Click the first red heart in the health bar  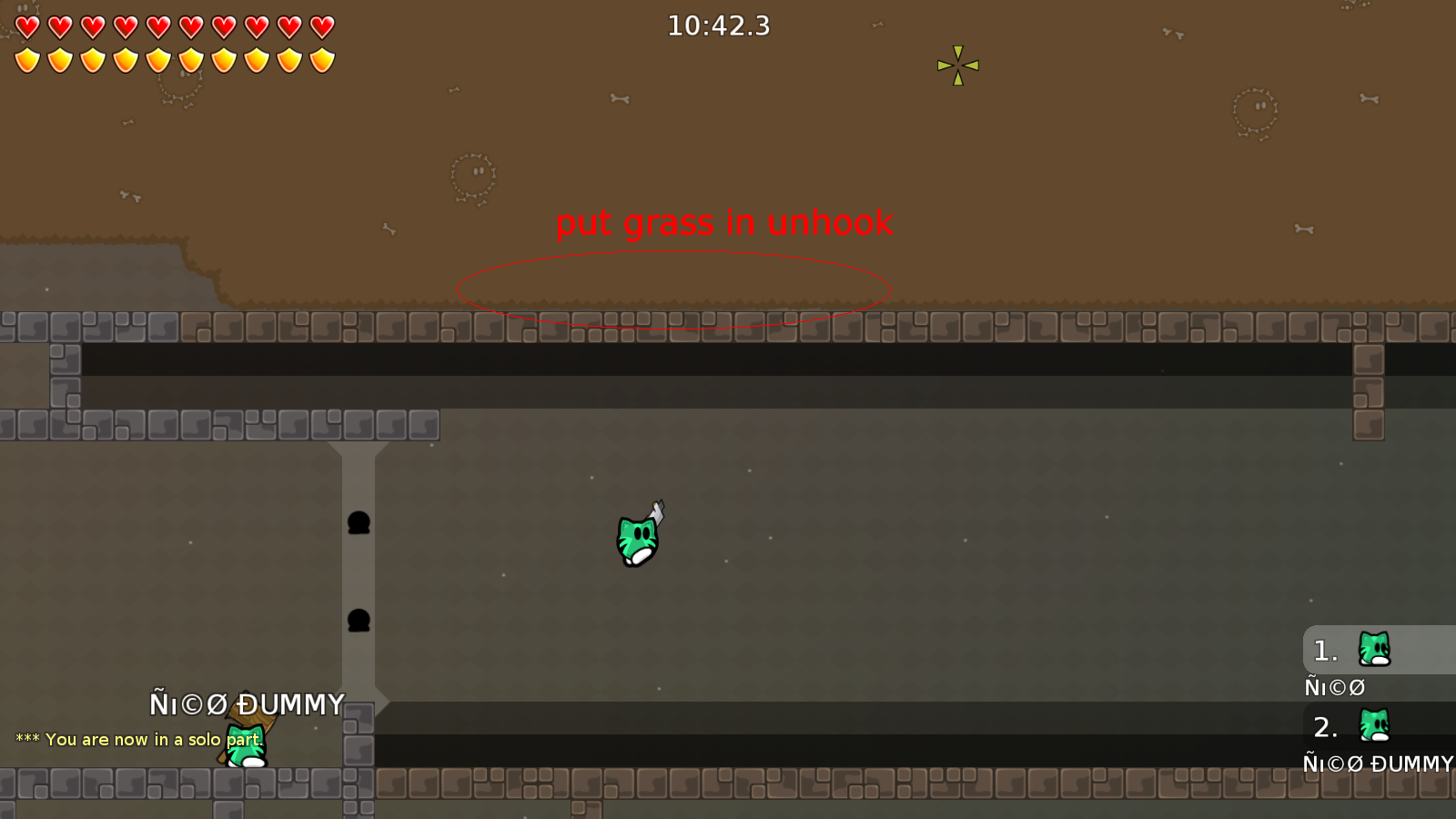pyautogui.click(x=26, y=25)
